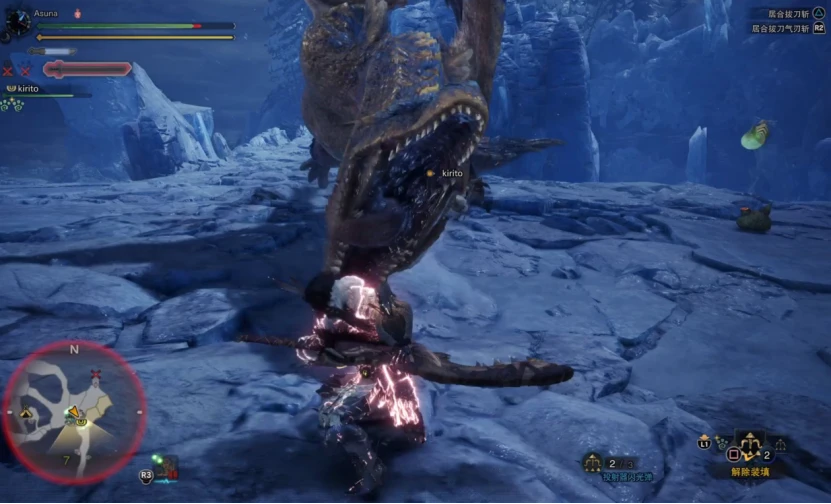Open the circular minimap
The height and width of the screenshot is (504, 831).
pos(74,411)
